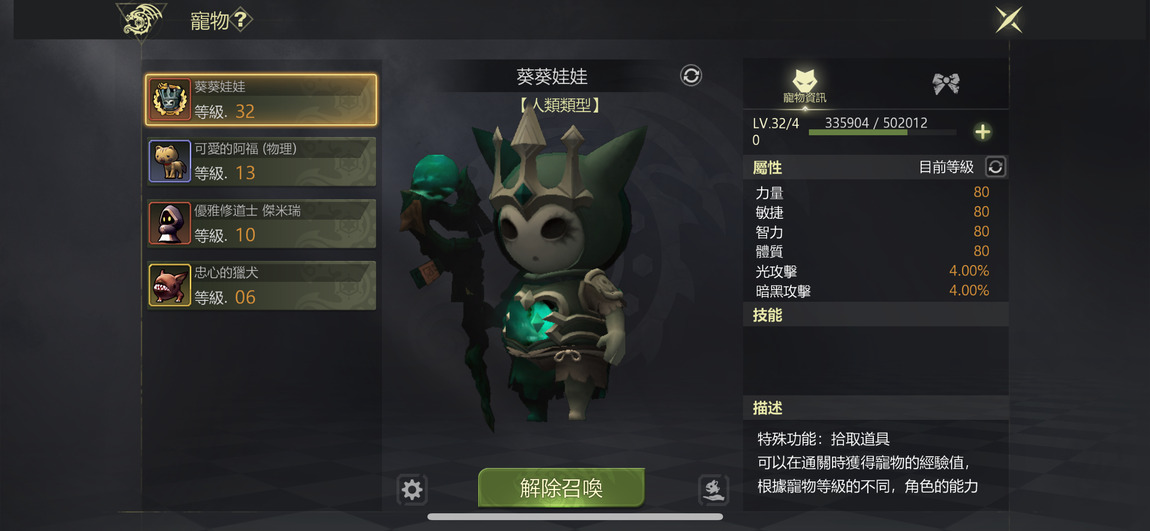Viewport: 1150px width, 531px height.
Task: Open the pet help question mark
Action: click(242, 21)
